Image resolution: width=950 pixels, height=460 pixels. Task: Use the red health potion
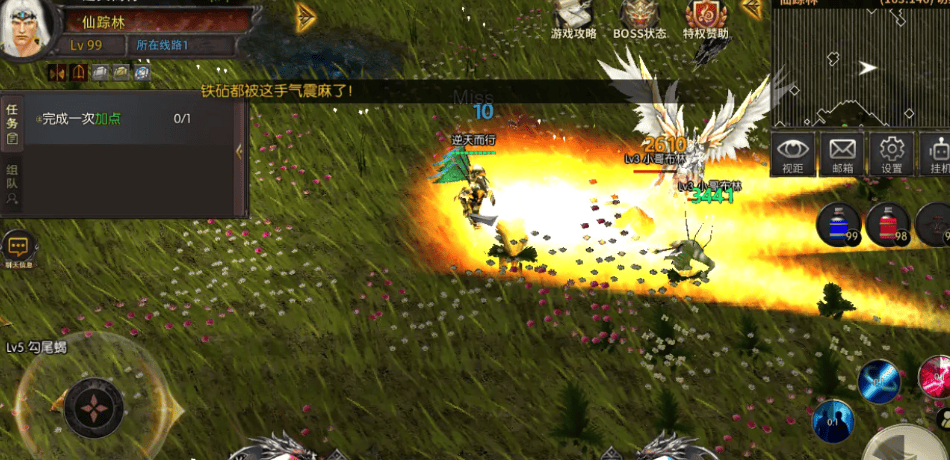(x=887, y=223)
